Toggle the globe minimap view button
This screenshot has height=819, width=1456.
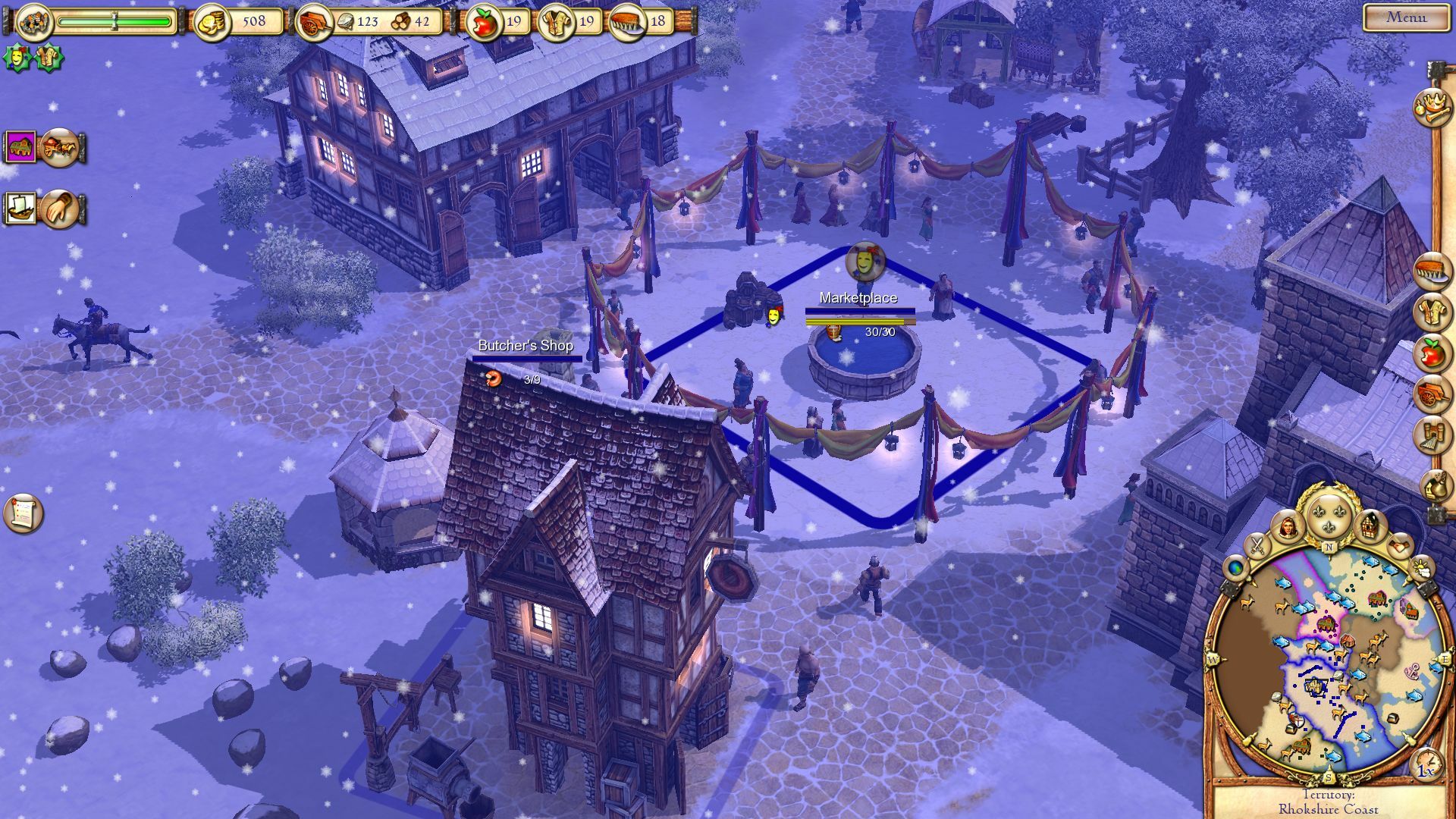1236,568
